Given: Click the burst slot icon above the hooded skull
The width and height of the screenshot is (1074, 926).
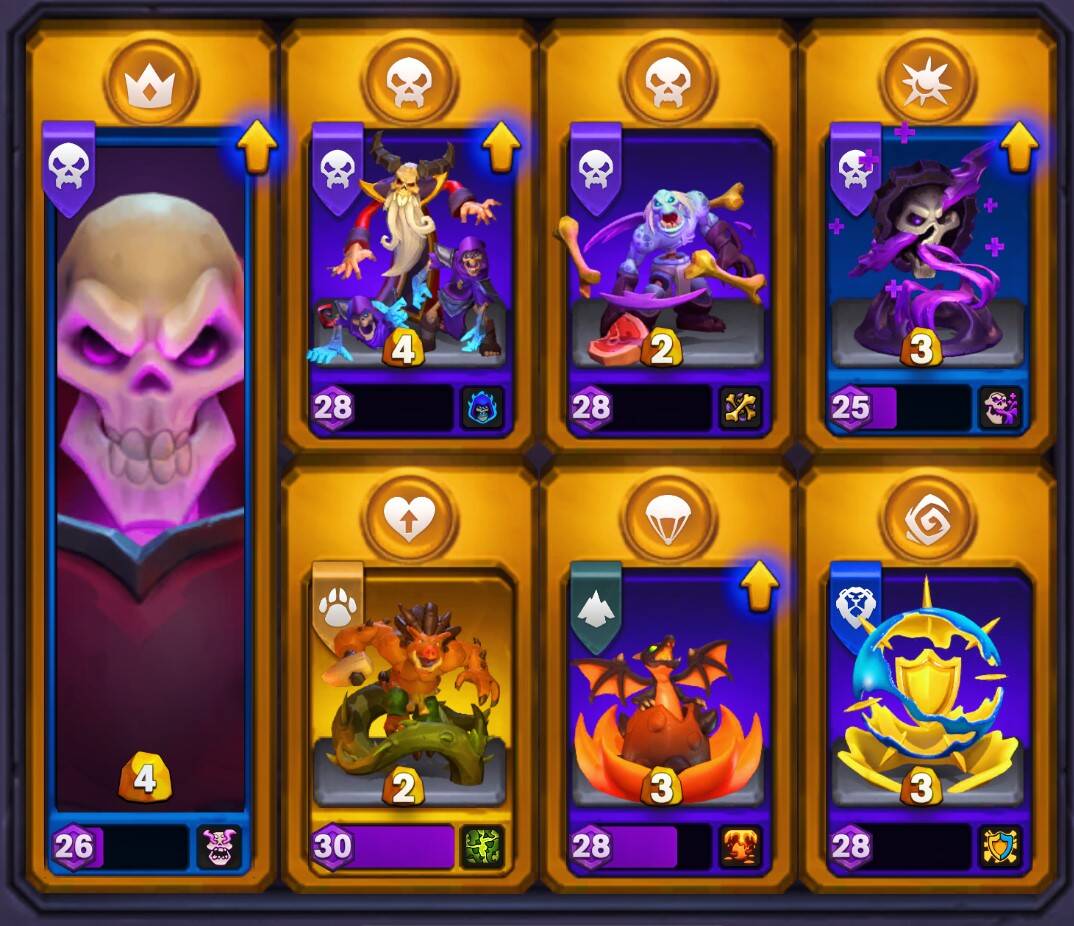Looking at the screenshot, I should point(927,82).
